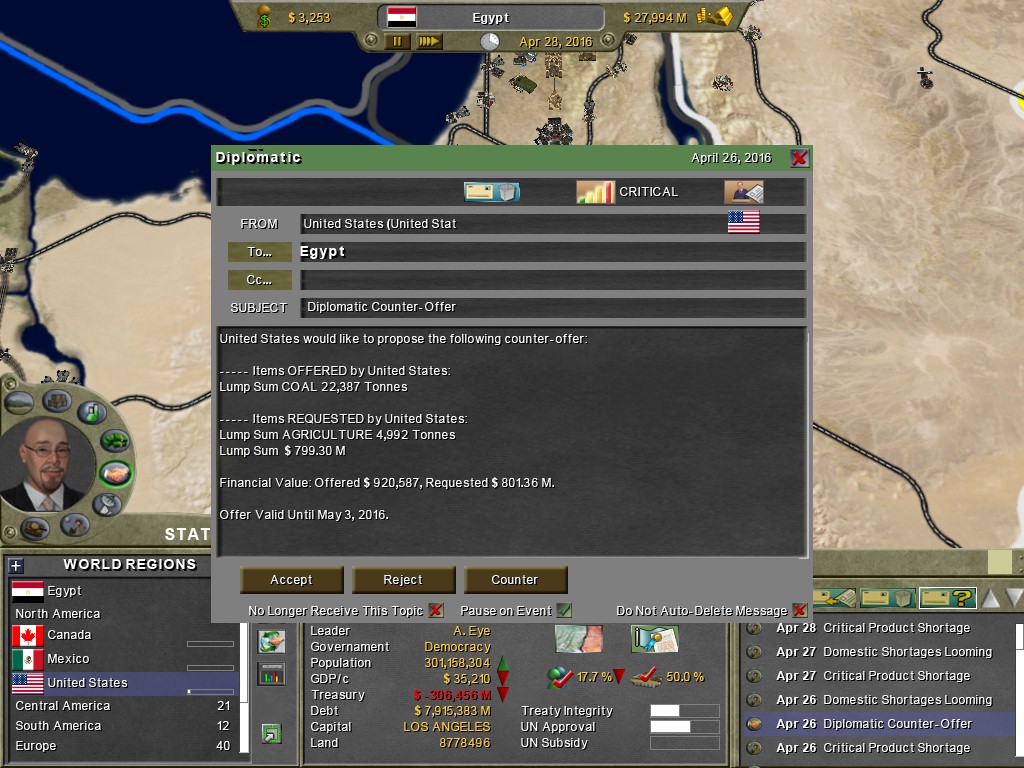The image size is (1024, 768).
Task: Toggle Do Not Auto-Delete Message
Action: (x=799, y=610)
